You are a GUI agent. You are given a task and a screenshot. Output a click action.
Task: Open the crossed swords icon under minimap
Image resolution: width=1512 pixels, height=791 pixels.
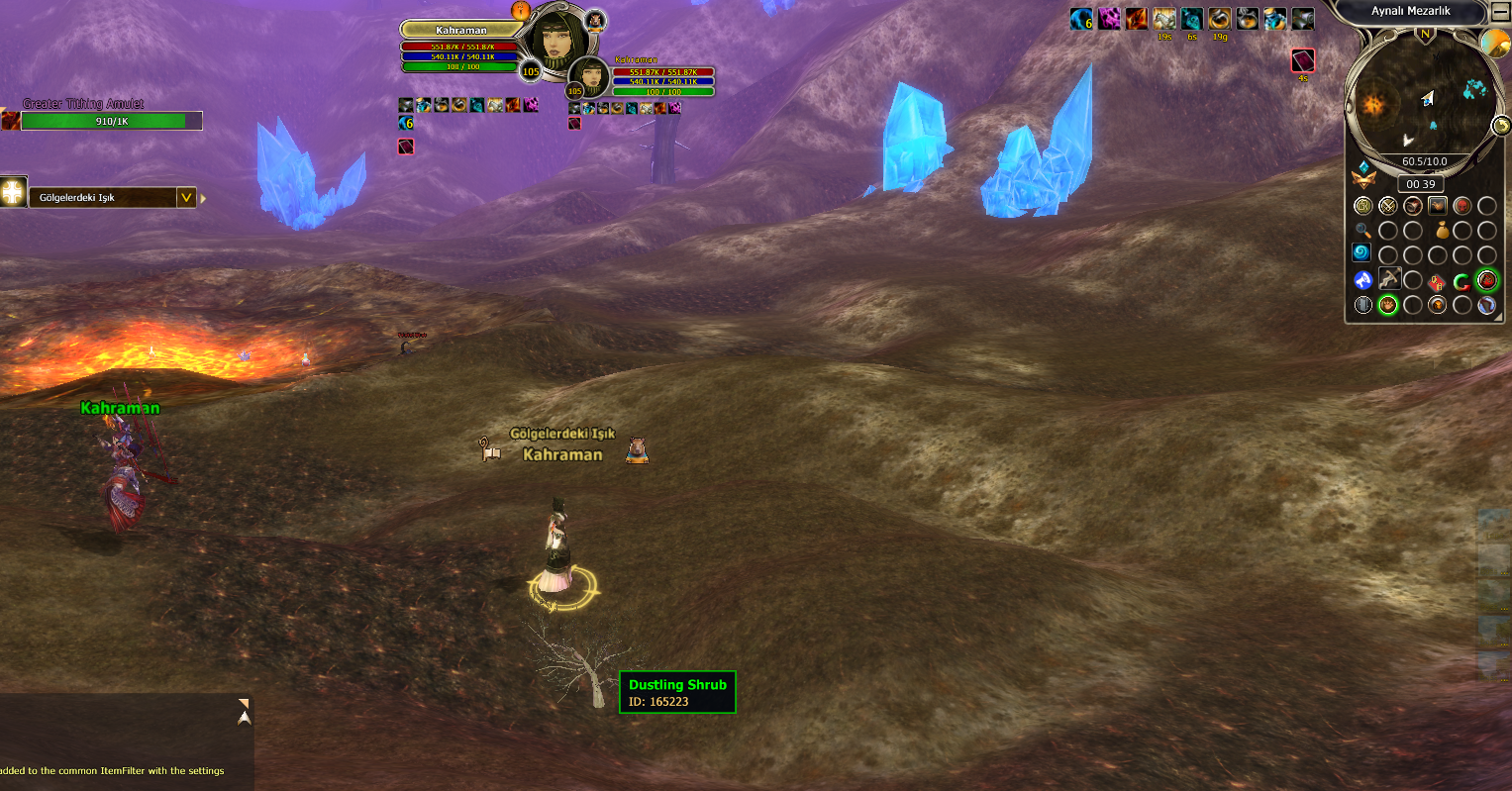(x=1388, y=206)
